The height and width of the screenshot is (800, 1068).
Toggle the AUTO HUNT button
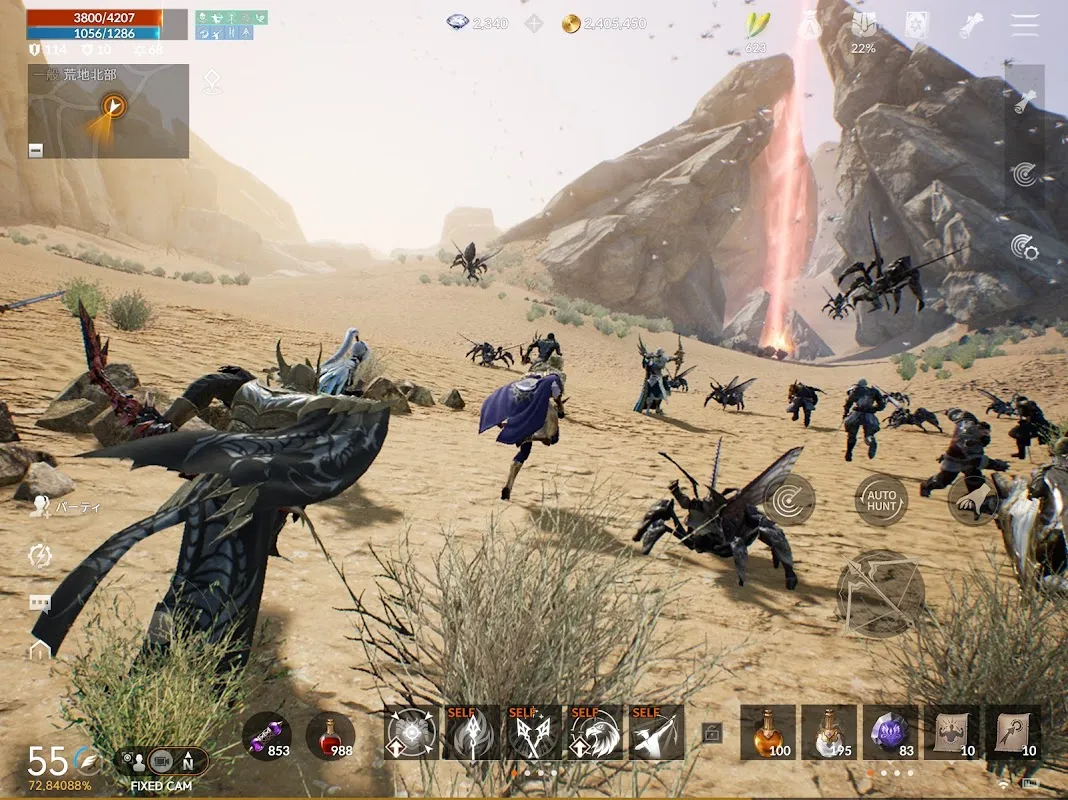881,500
